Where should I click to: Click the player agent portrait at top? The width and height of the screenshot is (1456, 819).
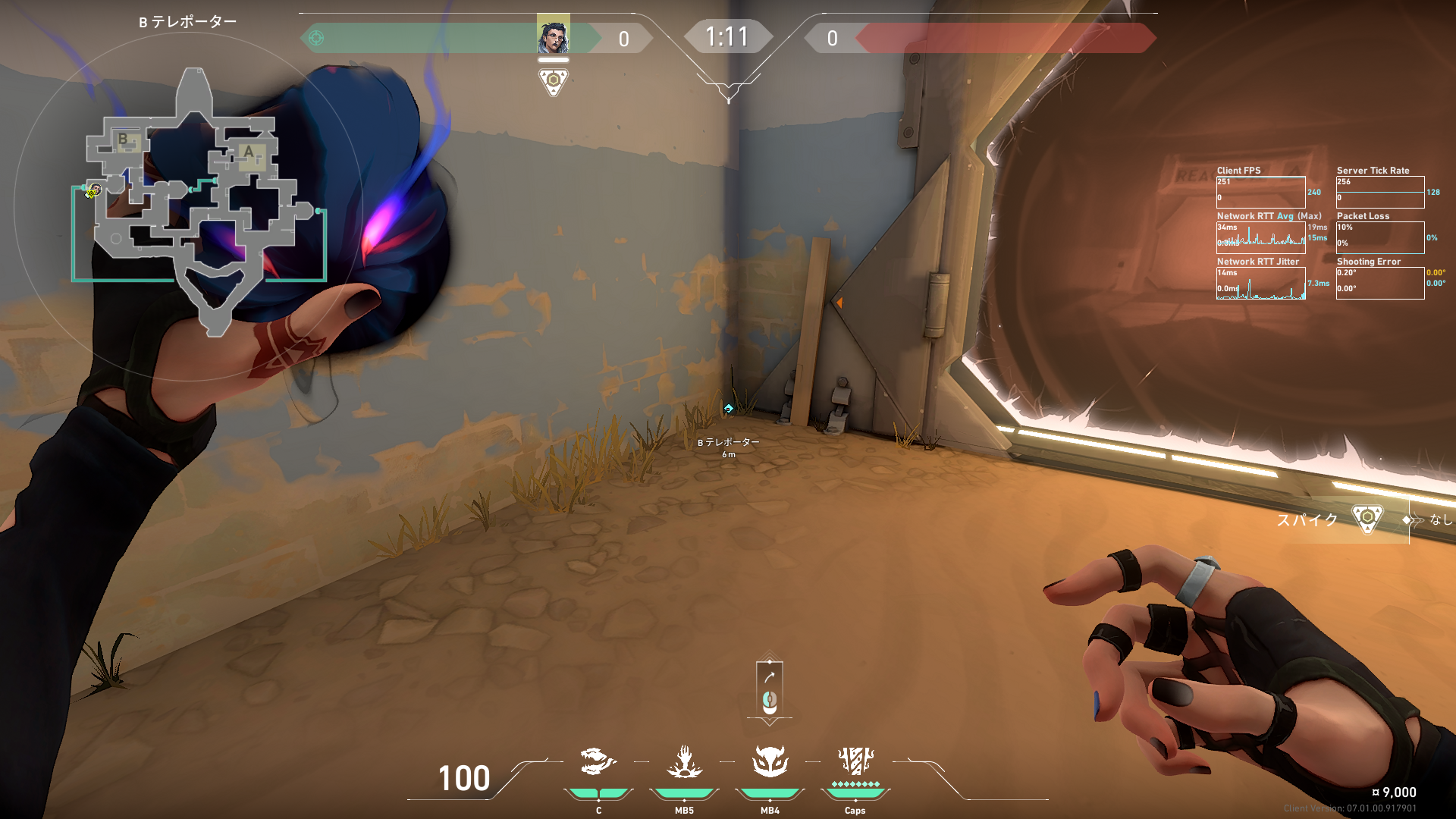click(553, 36)
